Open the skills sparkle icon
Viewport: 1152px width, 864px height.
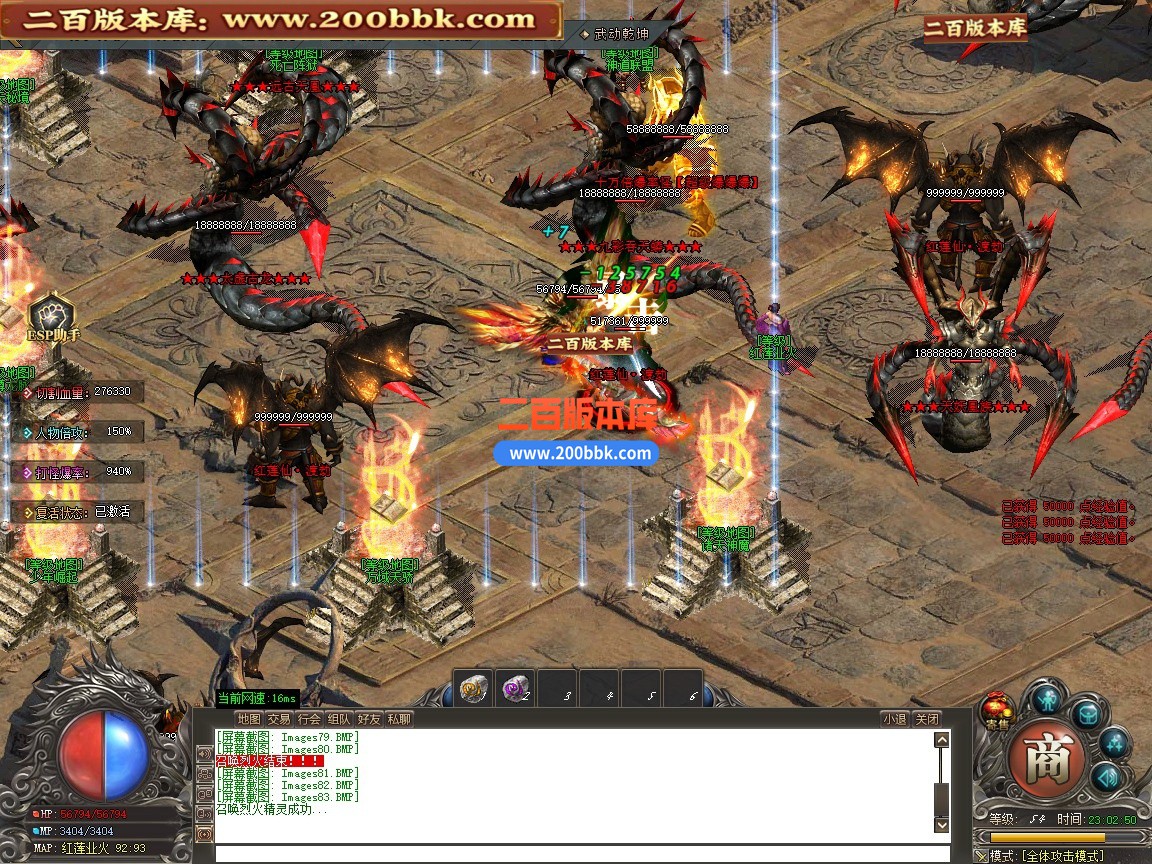tap(1114, 743)
